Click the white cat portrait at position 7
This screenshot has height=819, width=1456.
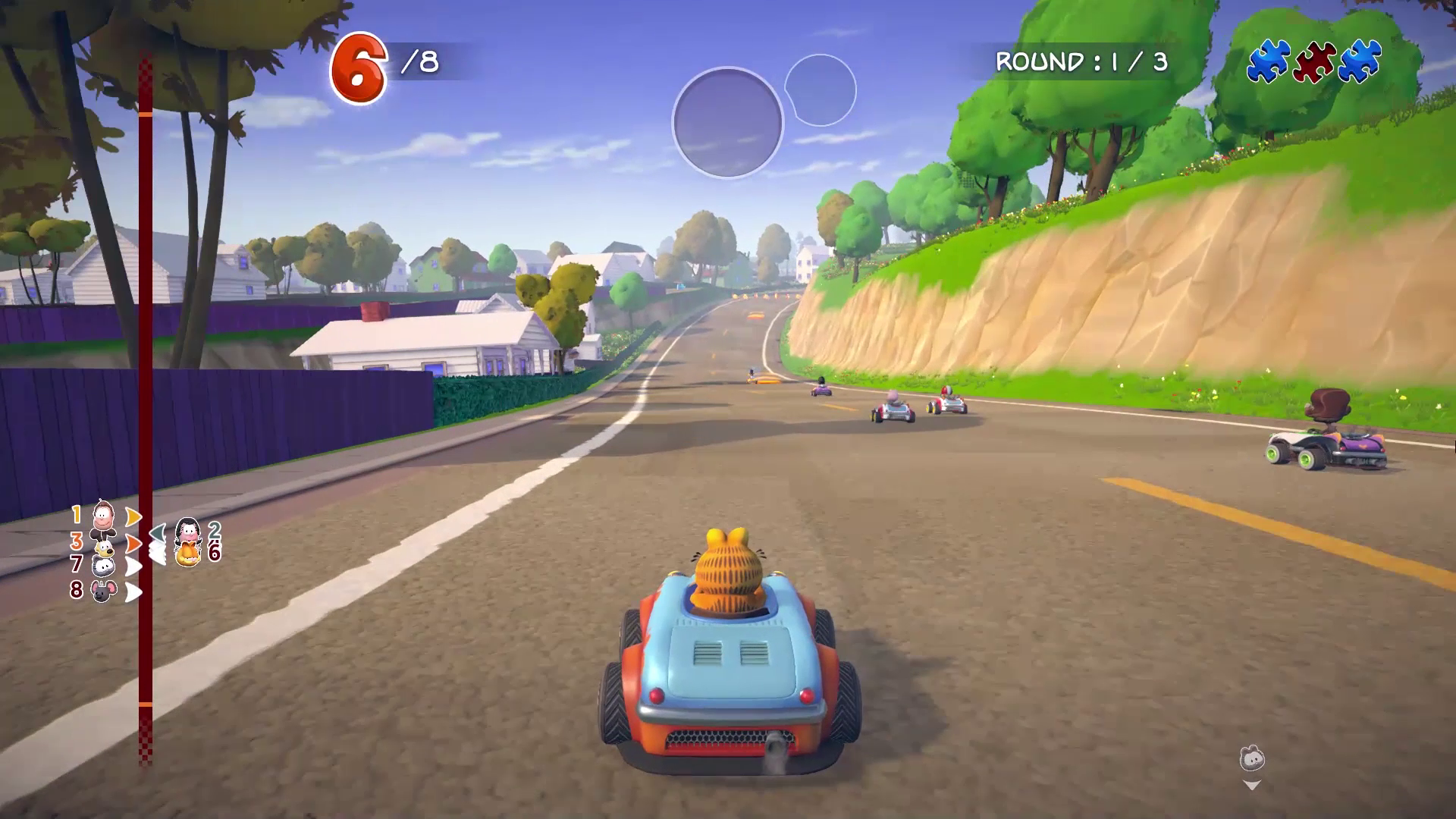102,566
